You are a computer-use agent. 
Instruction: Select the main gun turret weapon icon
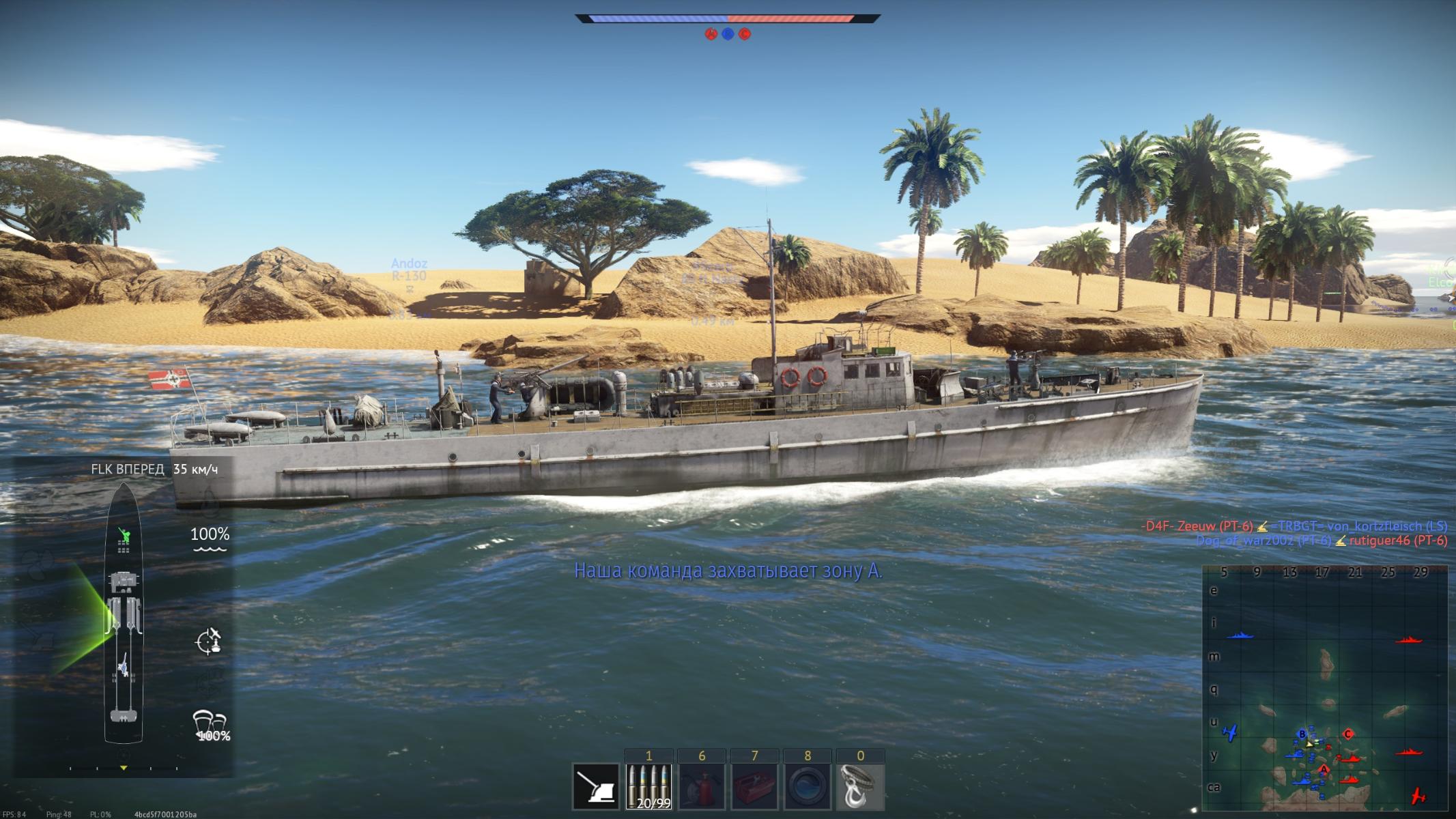pos(596,787)
